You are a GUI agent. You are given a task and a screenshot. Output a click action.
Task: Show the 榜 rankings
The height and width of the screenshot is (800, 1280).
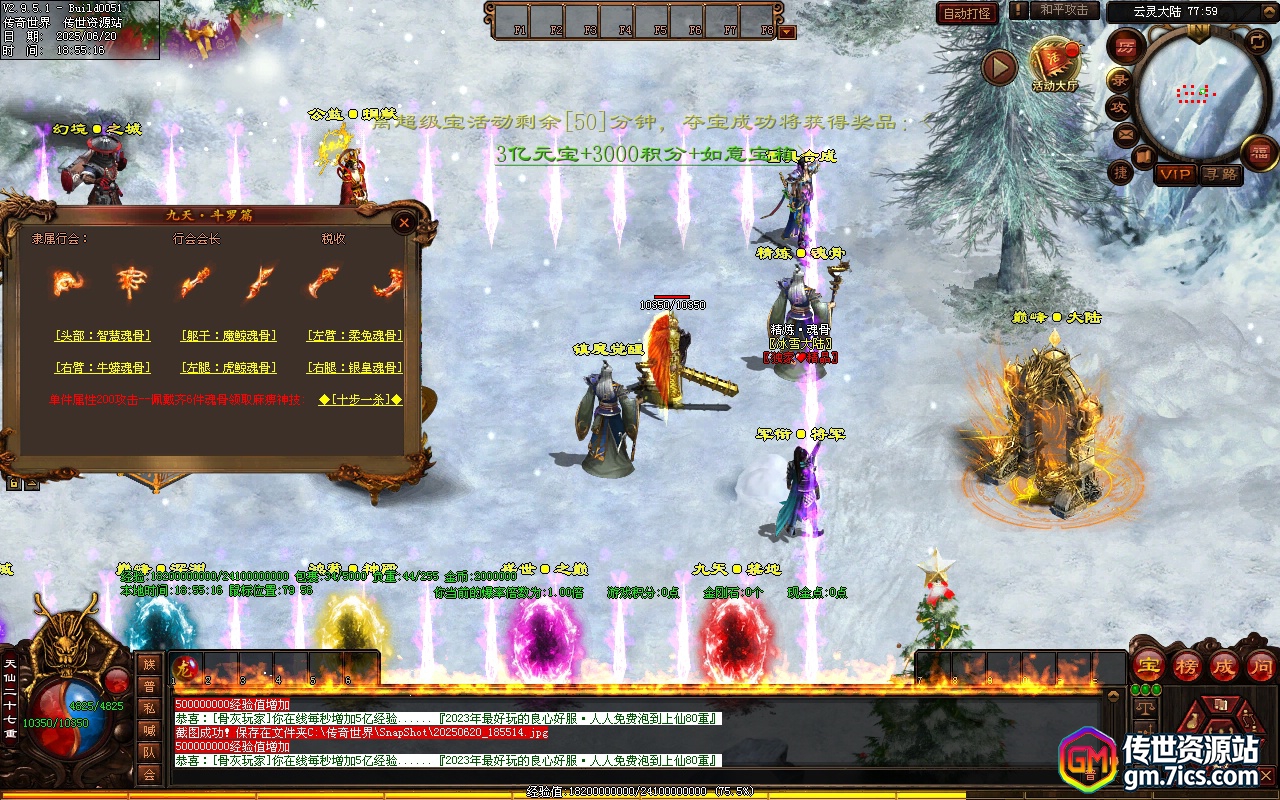tap(1187, 665)
